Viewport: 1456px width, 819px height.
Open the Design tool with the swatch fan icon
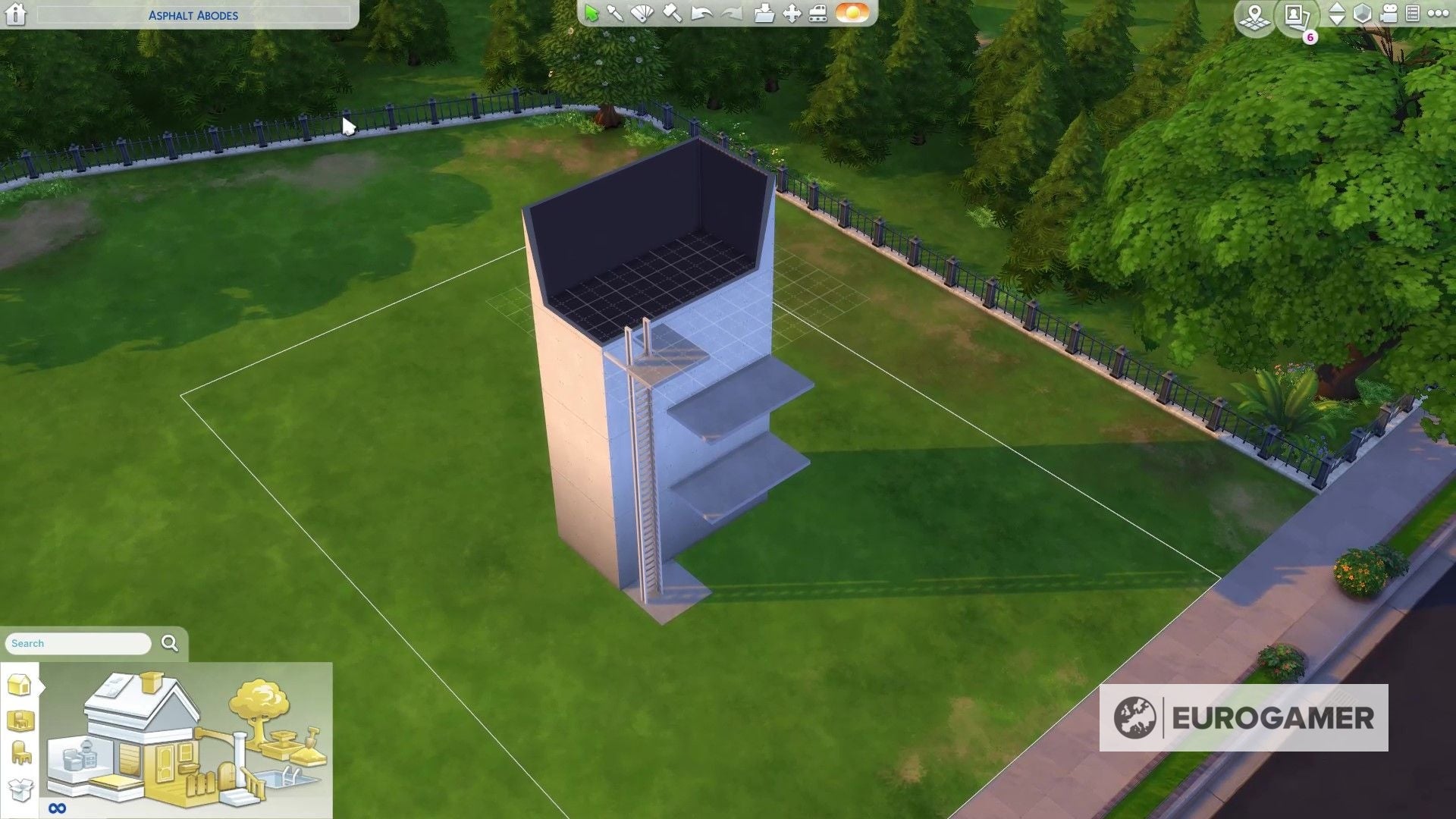641,13
